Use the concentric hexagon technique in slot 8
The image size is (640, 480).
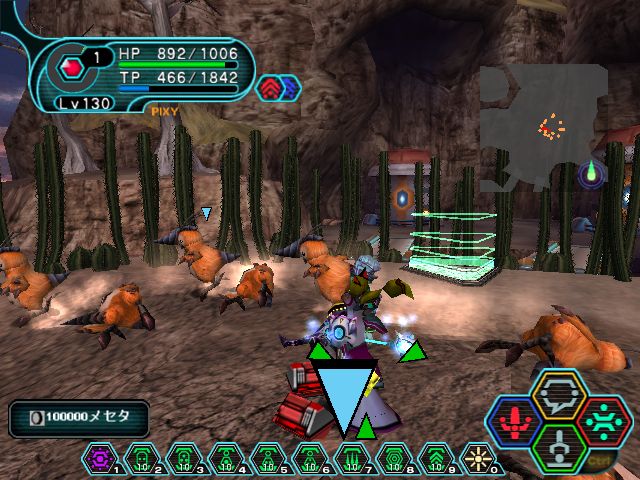point(394,459)
